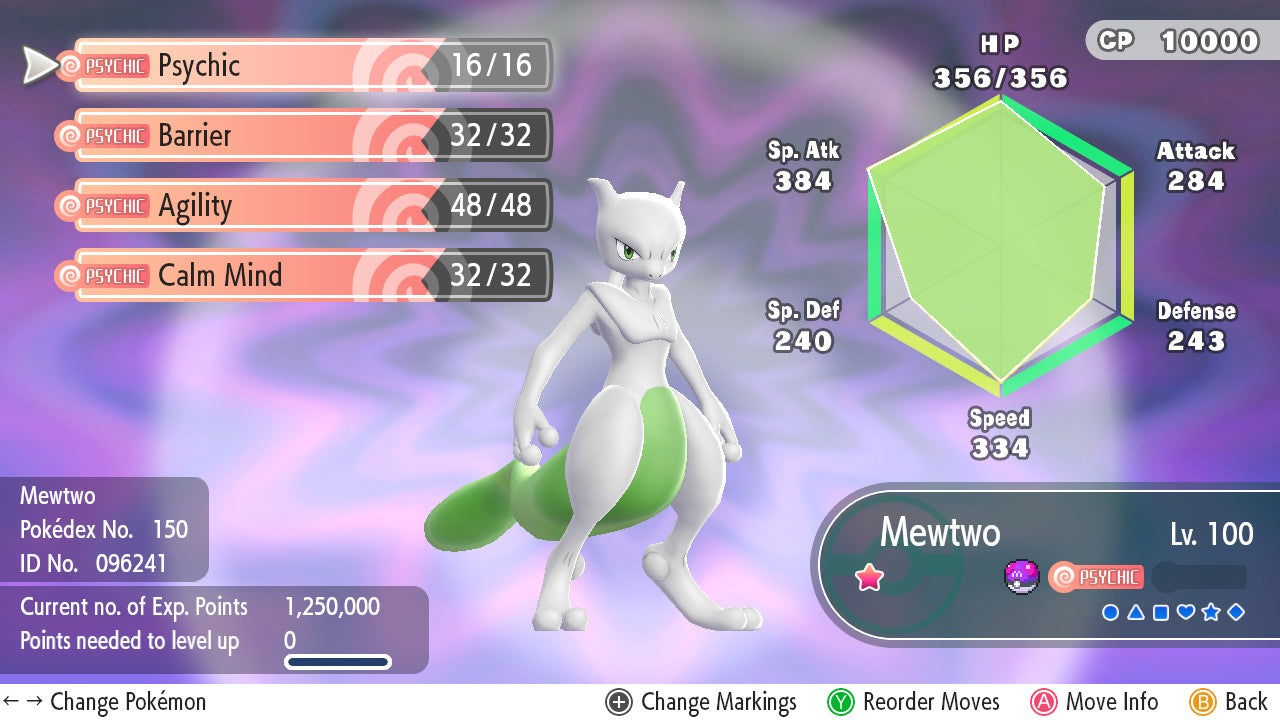Open Move Info
Screen dimensions: 1280x720
(x=1095, y=702)
